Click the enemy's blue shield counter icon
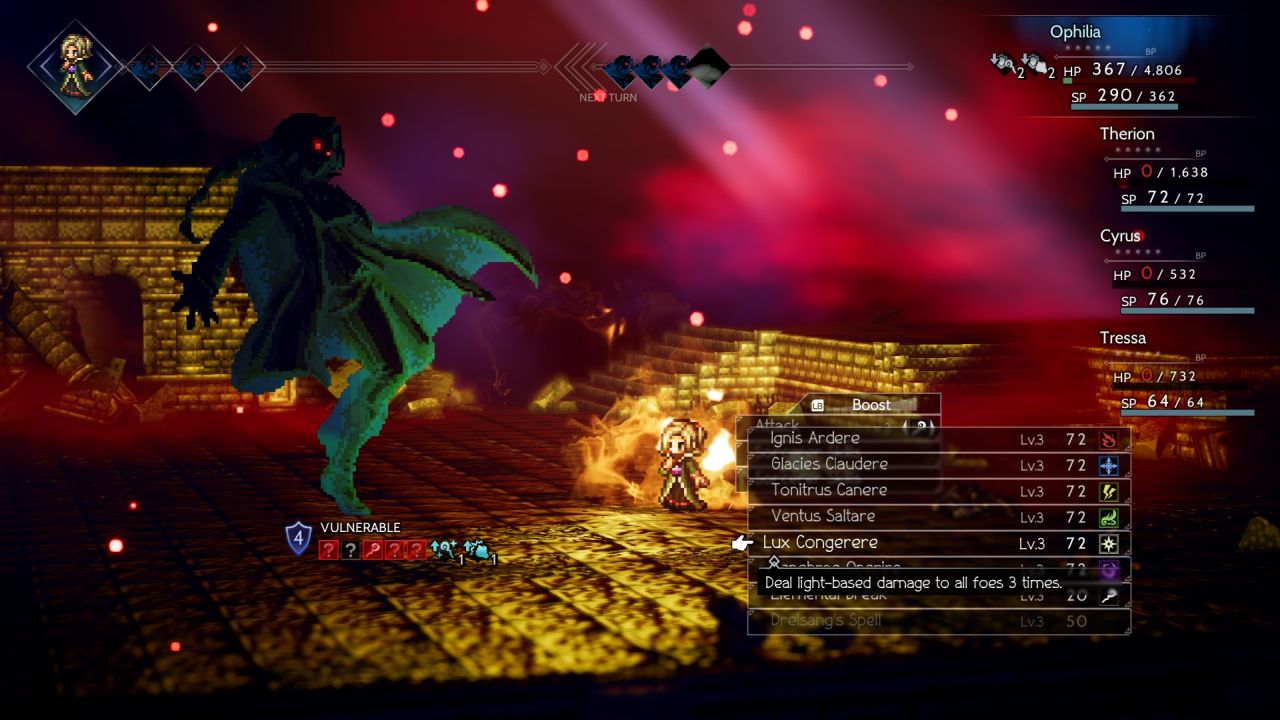Viewport: 1280px width, 720px height. 298,538
